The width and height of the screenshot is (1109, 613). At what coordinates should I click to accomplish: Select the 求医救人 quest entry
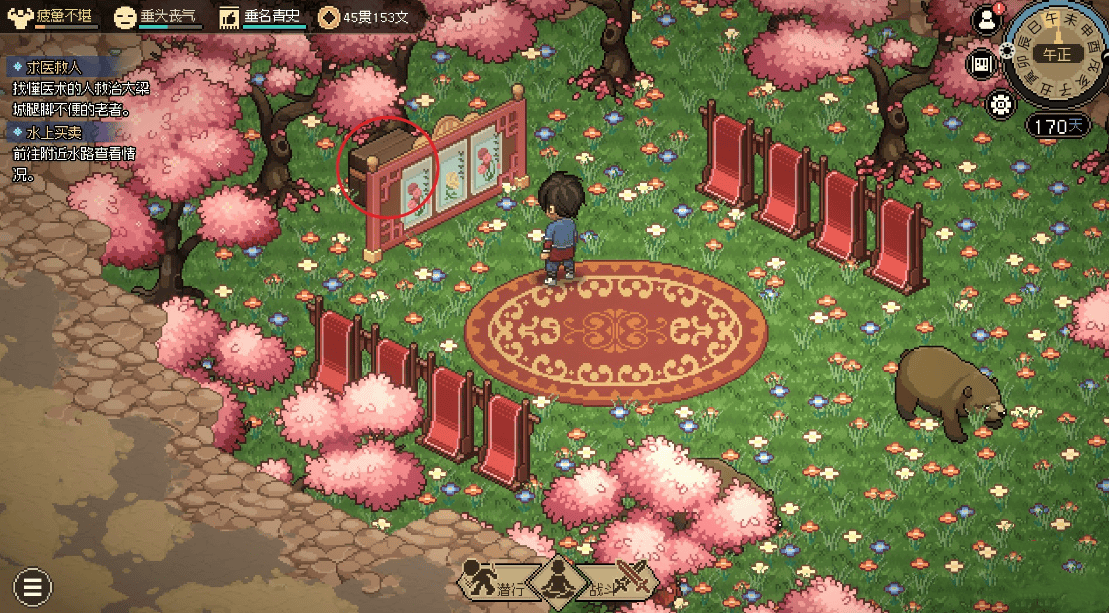(44, 68)
